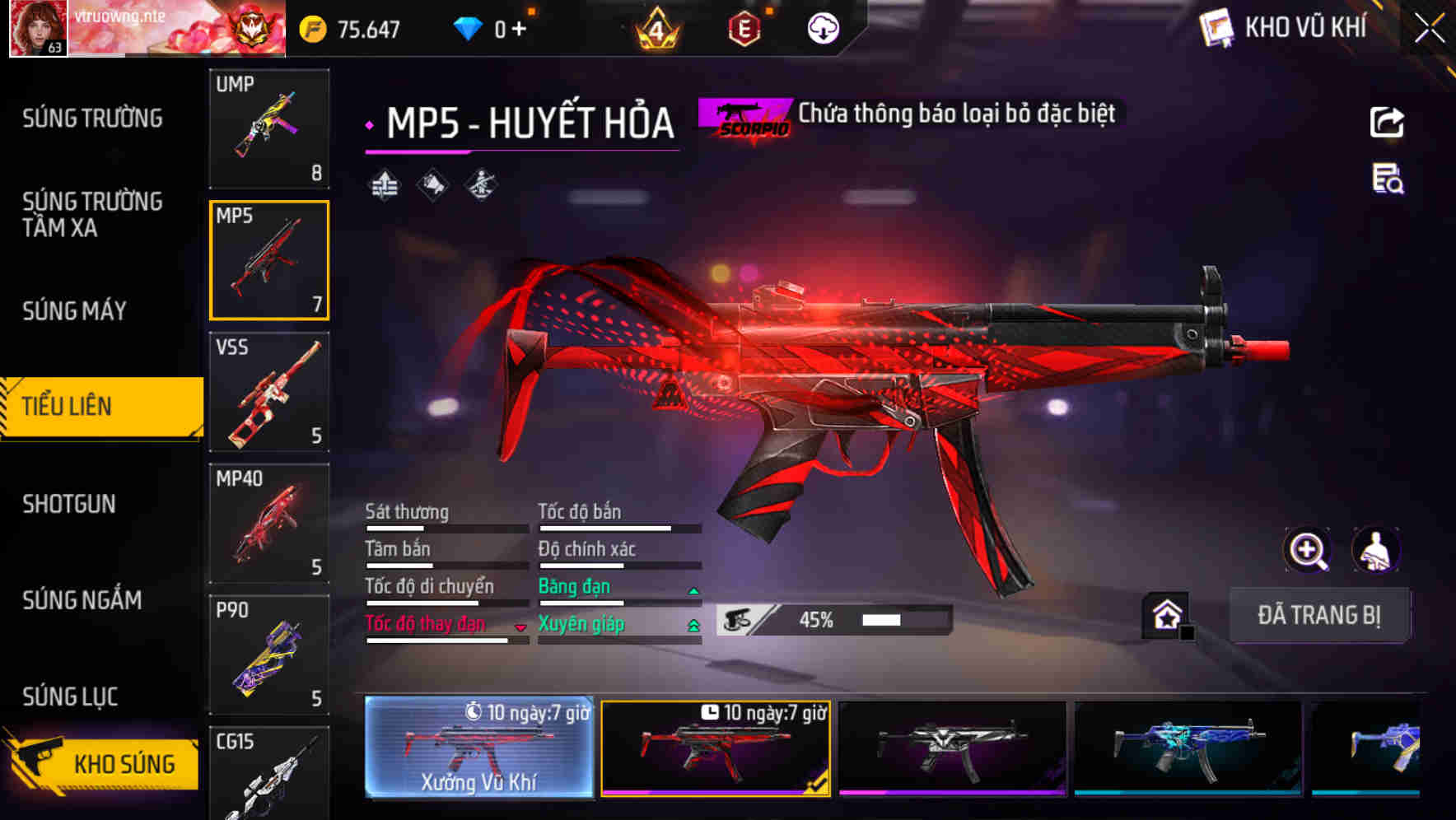
Task: Click the weapon upgrade arrow icon below MP5 name
Action: tap(384, 184)
